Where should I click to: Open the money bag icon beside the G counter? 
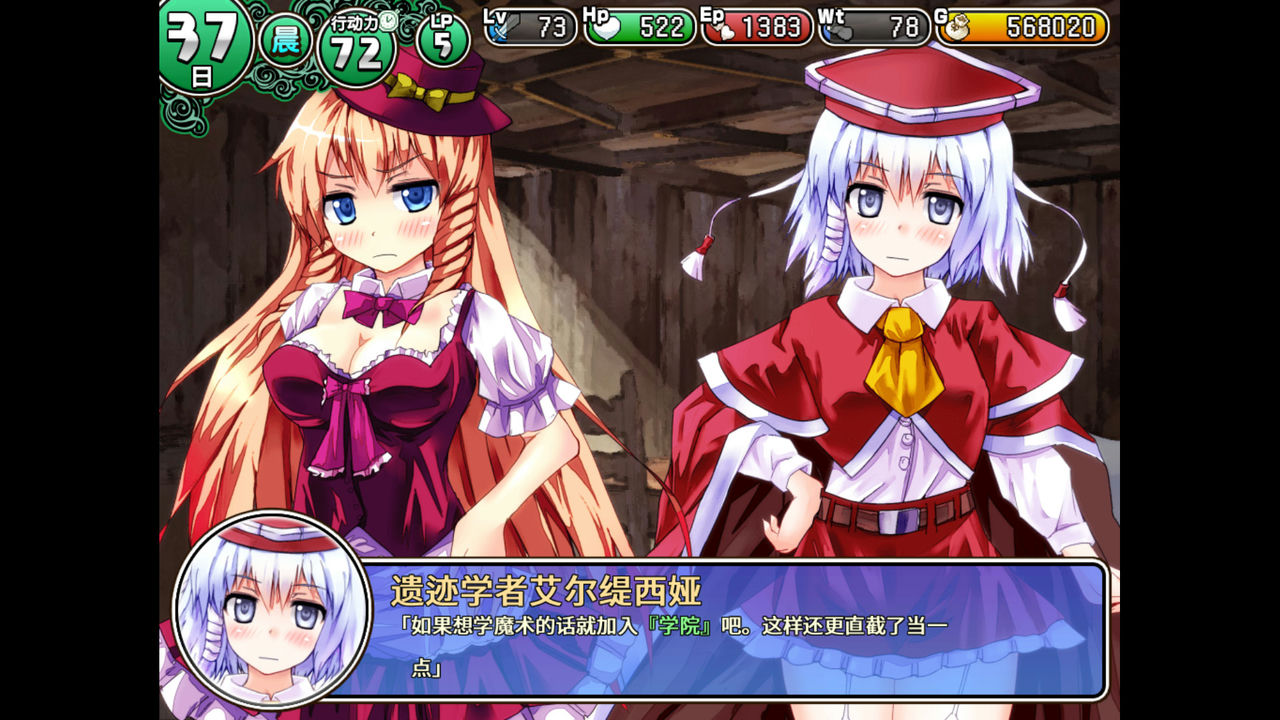pos(958,28)
